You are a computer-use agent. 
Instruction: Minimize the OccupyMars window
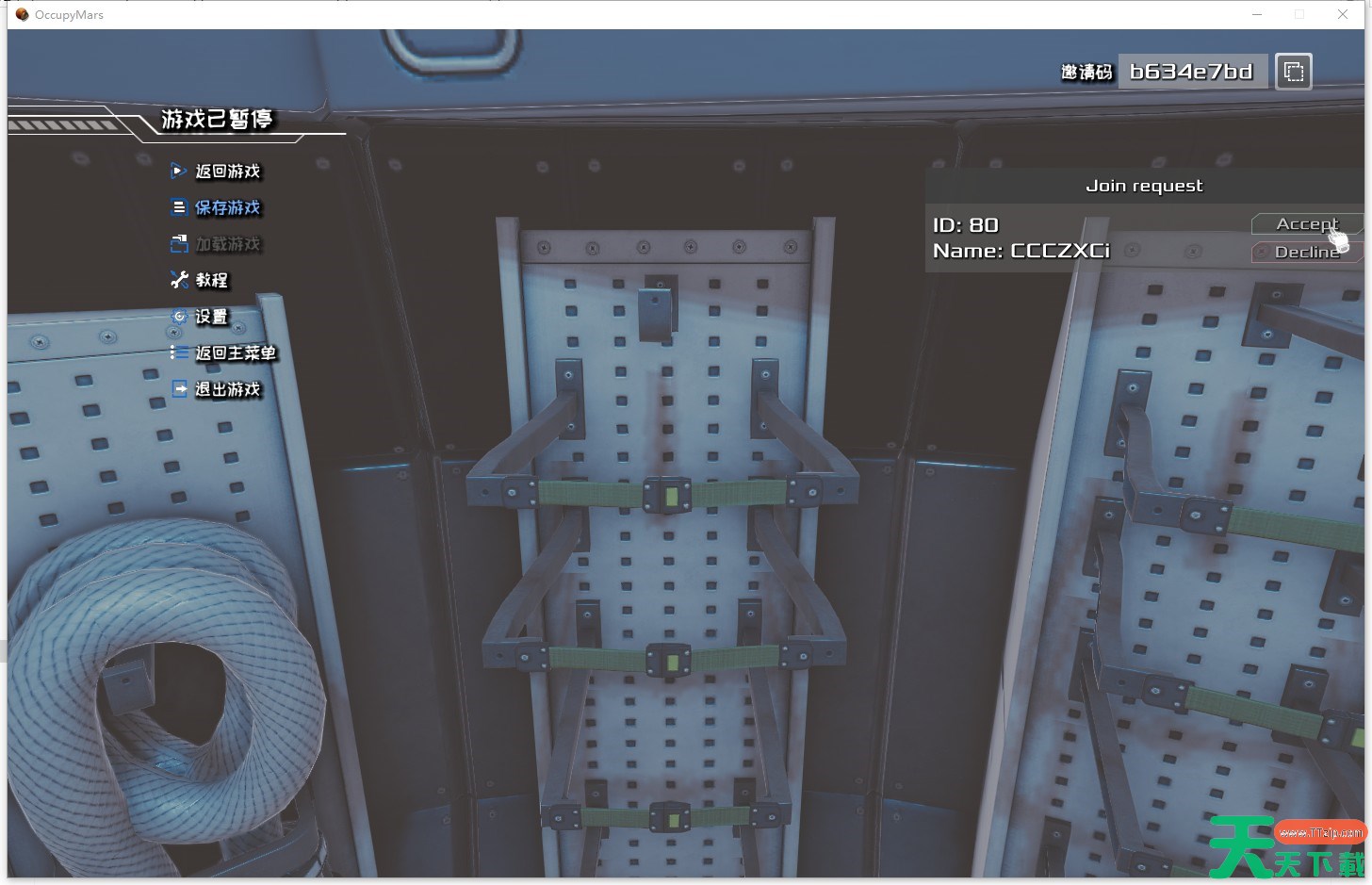coord(1257,14)
